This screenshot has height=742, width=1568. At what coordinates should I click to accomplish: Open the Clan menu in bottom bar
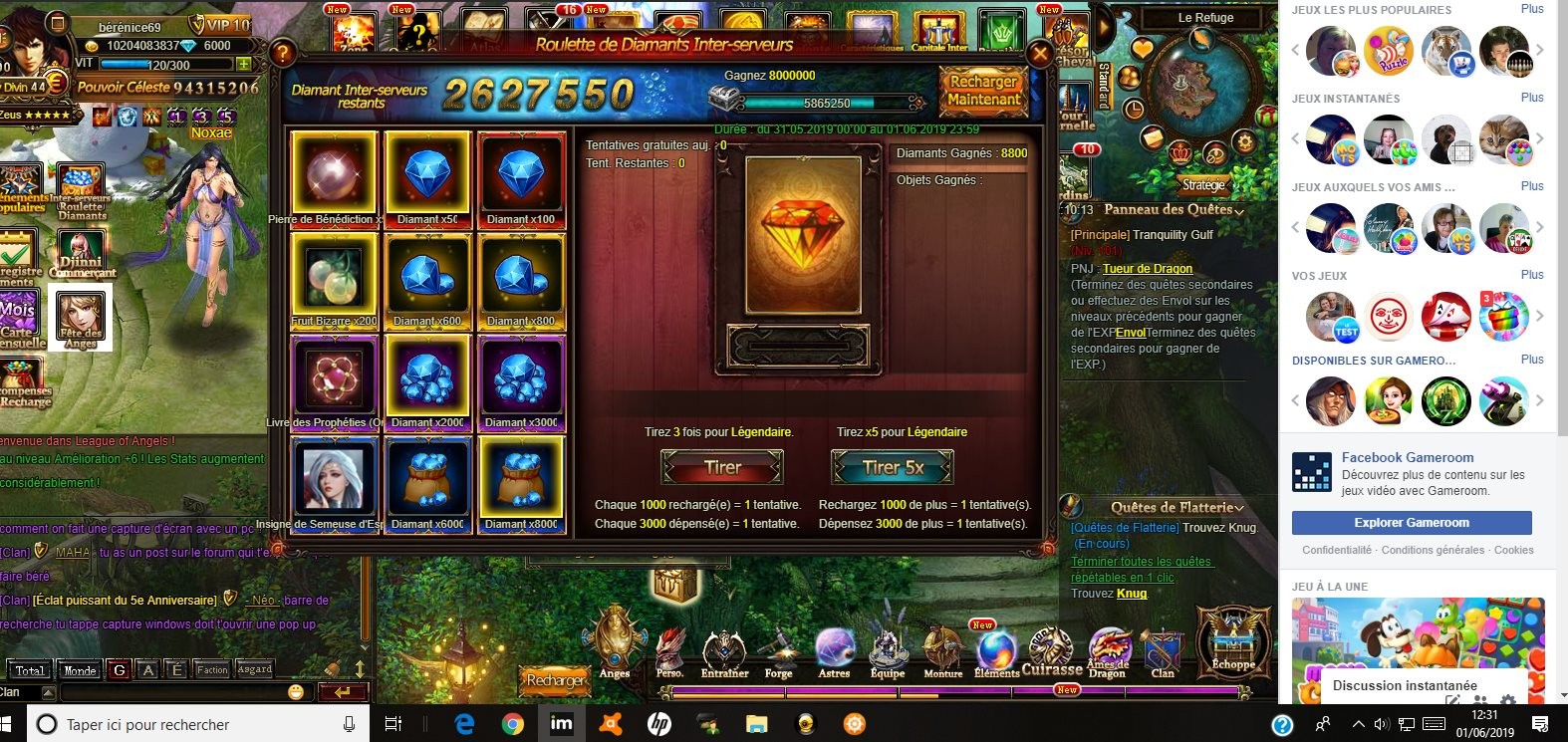point(1163,652)
